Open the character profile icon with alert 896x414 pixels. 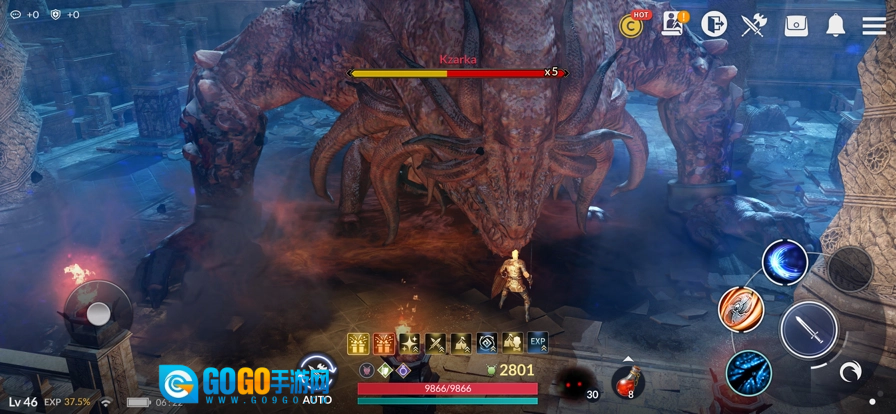(673, 25)
